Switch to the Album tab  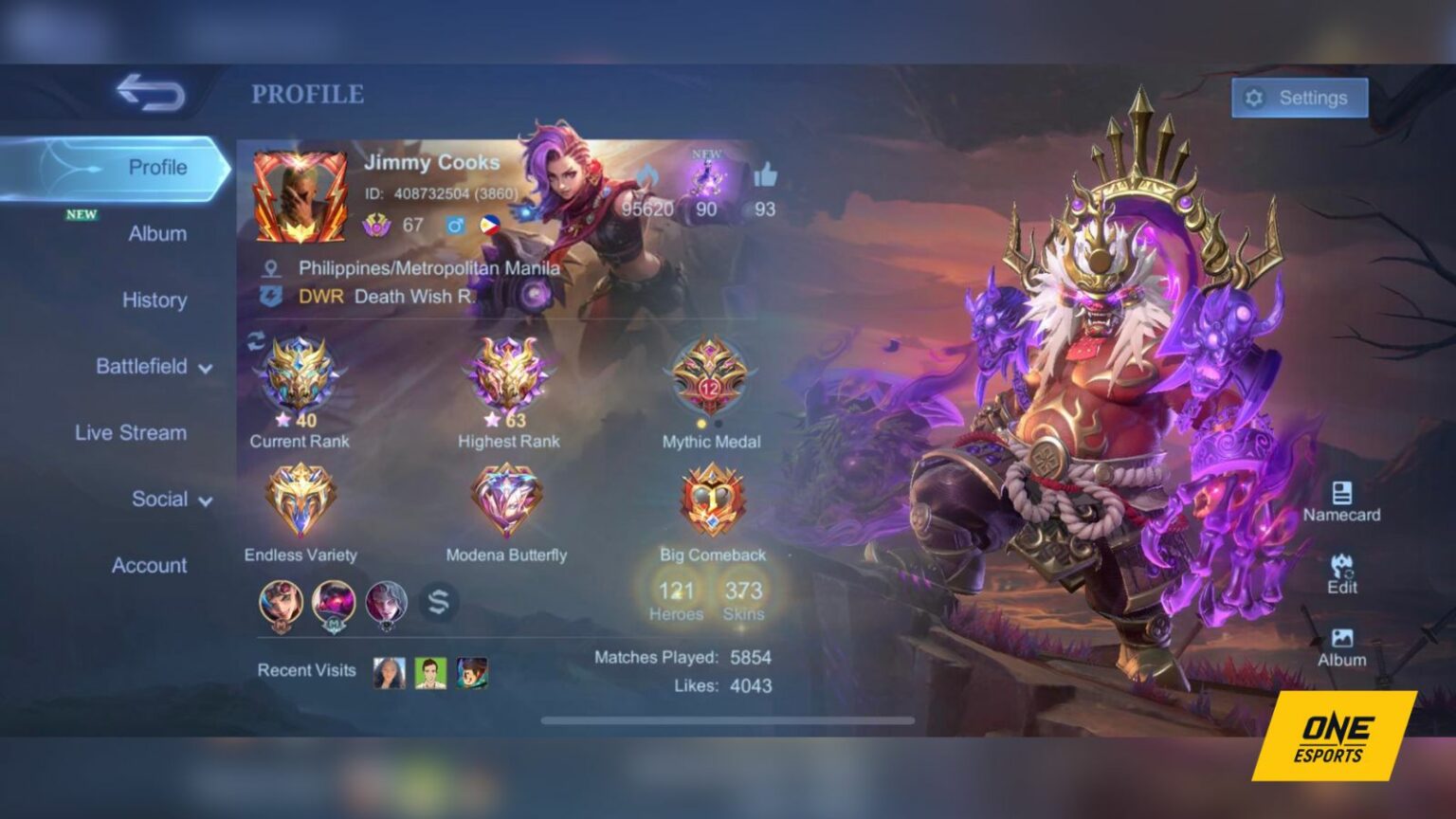[x=158, y=233]
